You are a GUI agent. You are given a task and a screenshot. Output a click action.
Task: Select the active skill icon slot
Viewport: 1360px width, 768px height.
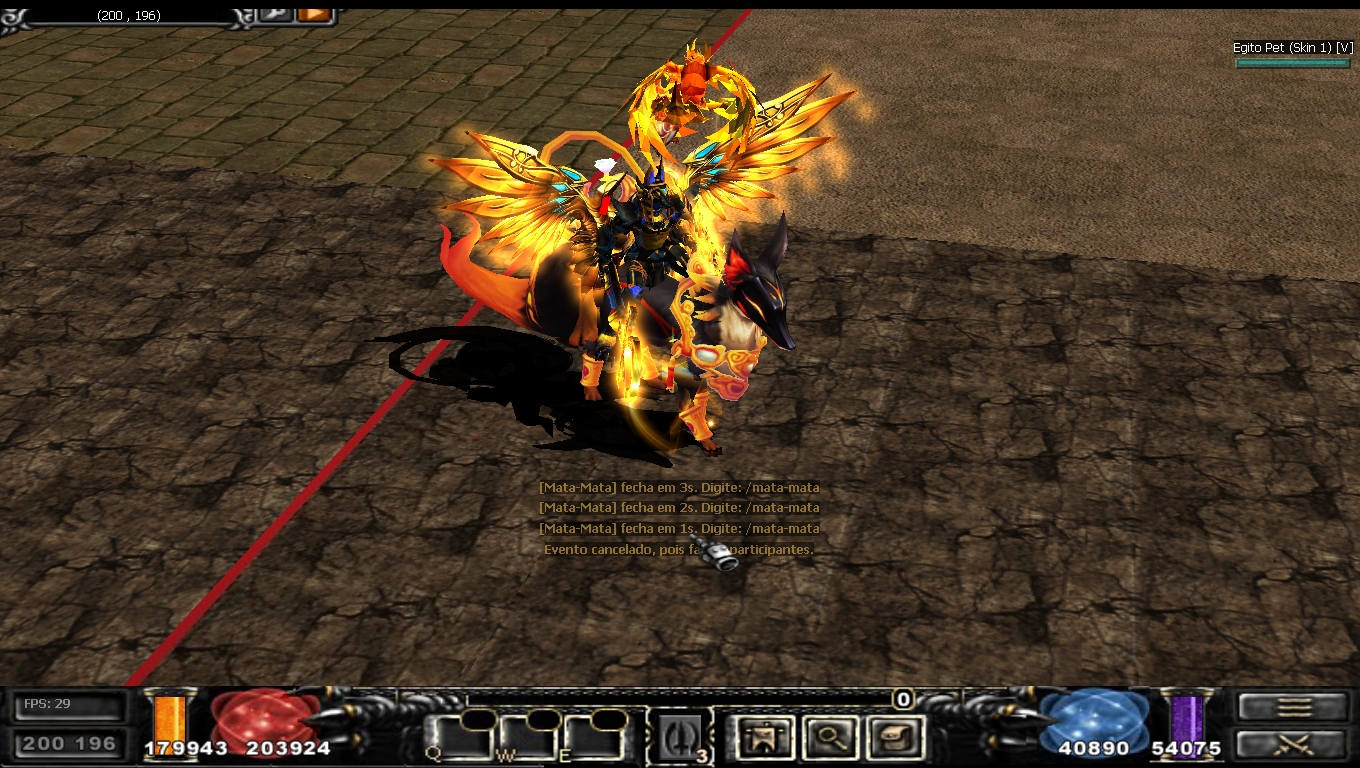[680, 738]
